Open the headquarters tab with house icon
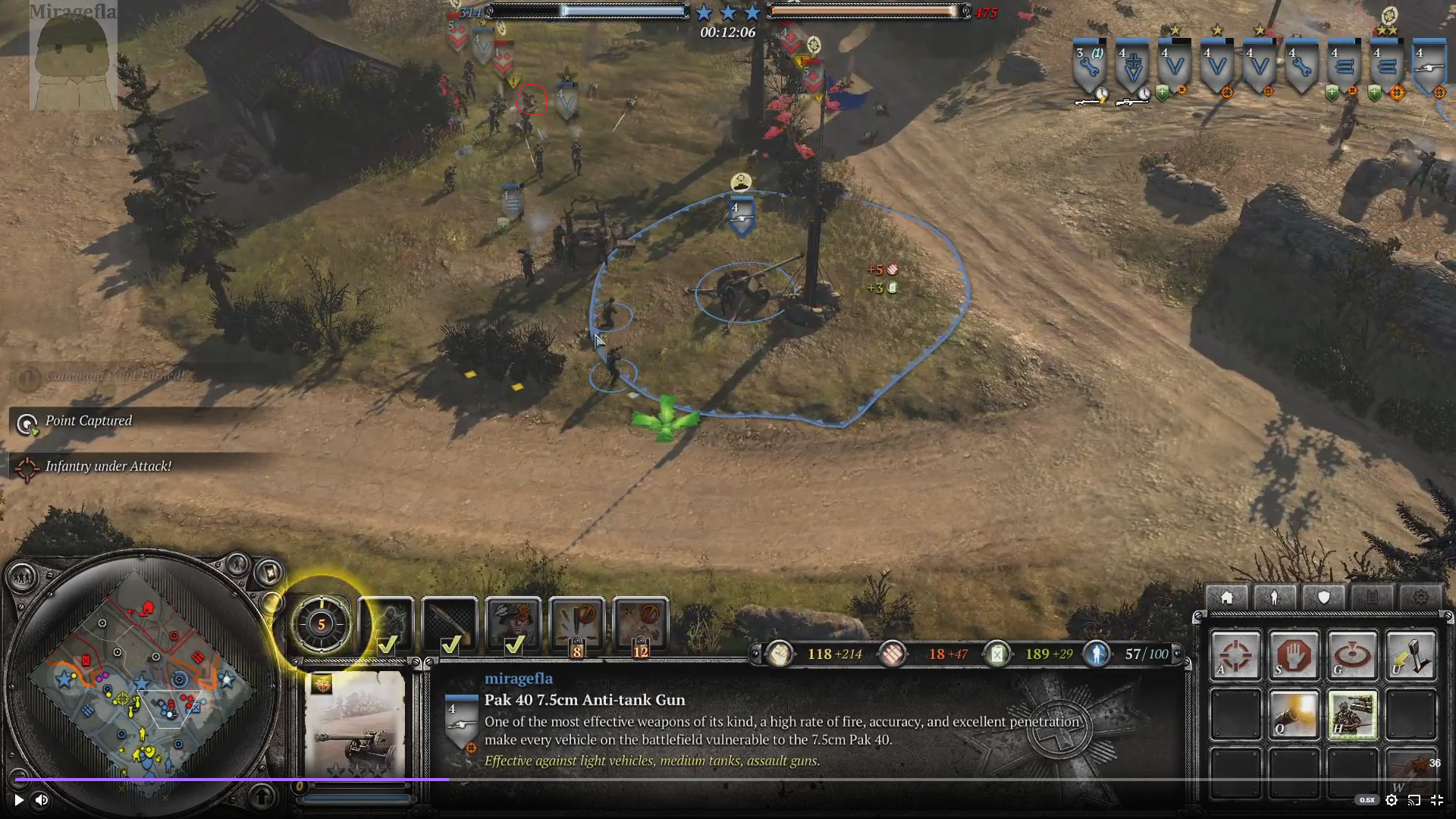 (x=1226, y=598)
